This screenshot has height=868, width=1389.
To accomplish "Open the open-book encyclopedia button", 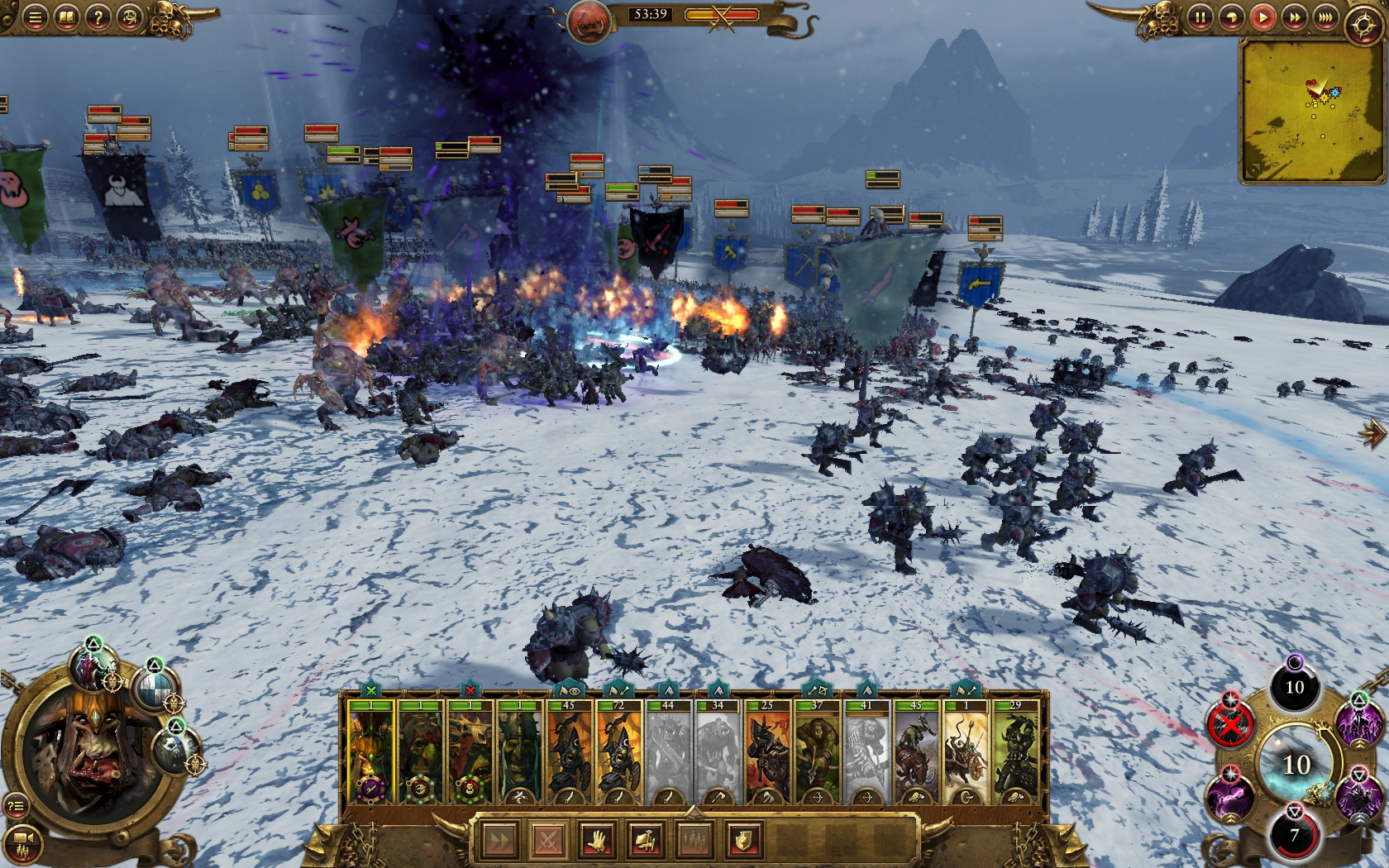I will coord(66,17).
